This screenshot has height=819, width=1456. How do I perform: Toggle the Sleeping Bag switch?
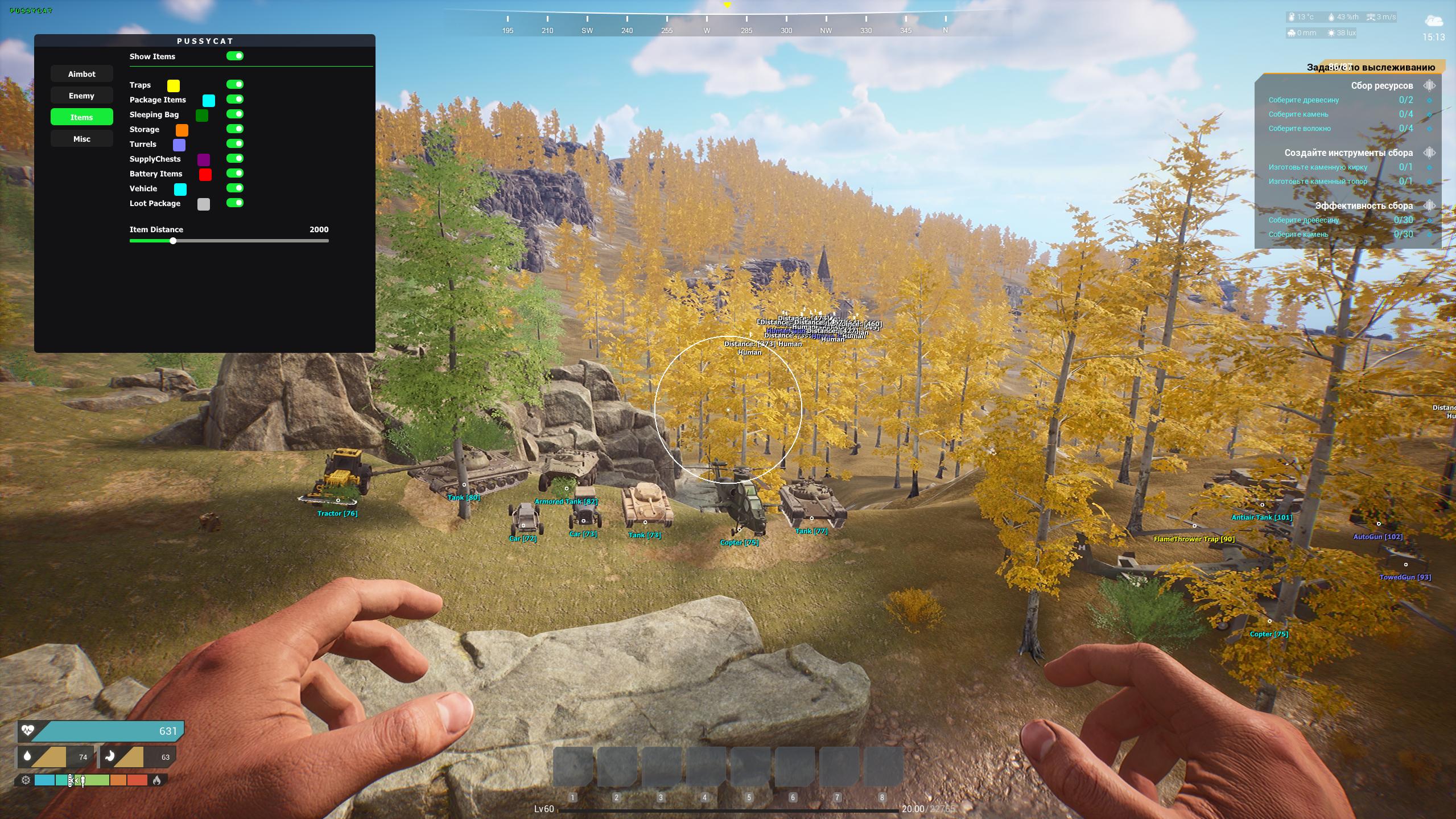(235, 114)
